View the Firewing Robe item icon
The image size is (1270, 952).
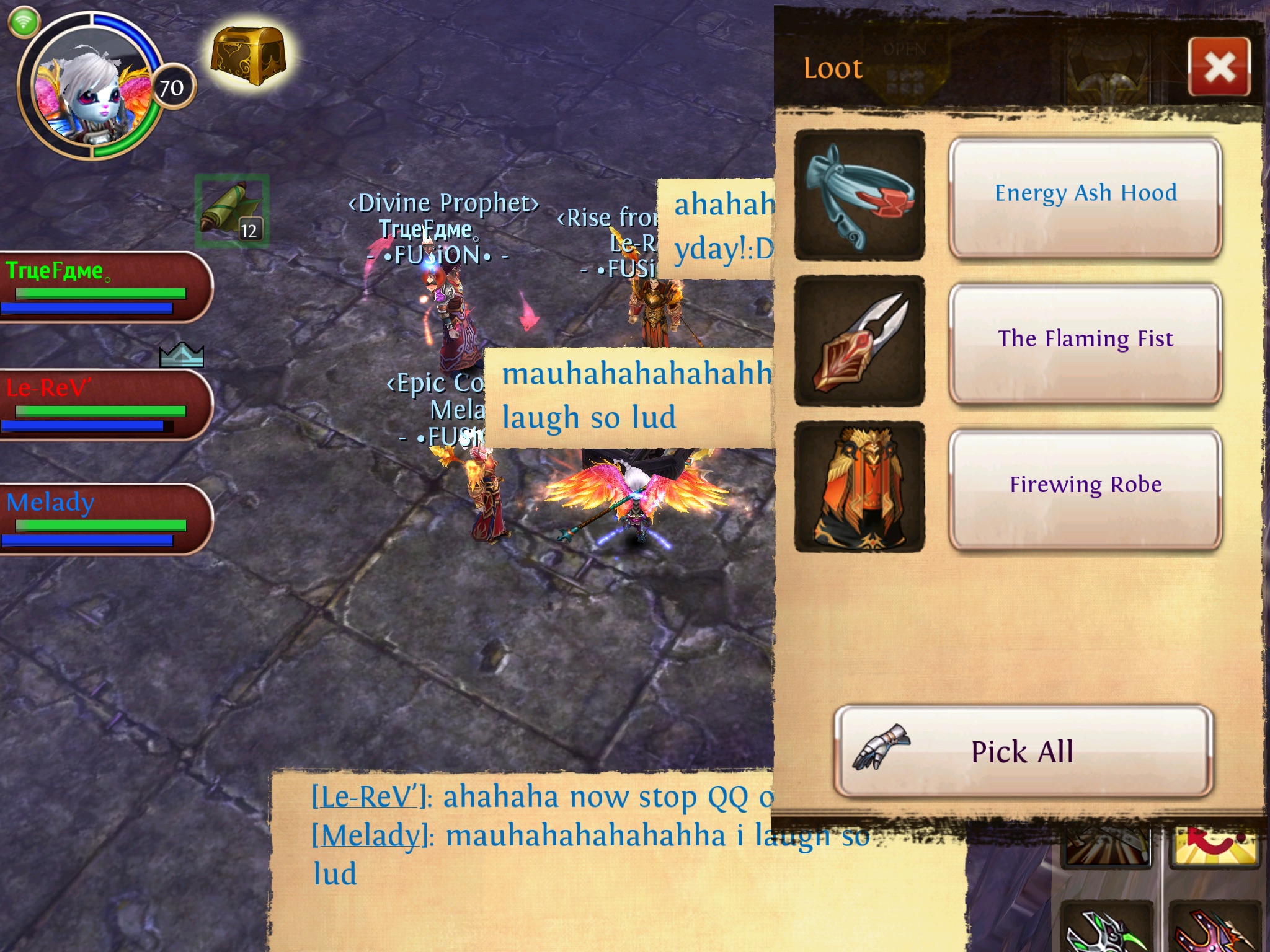859,487
